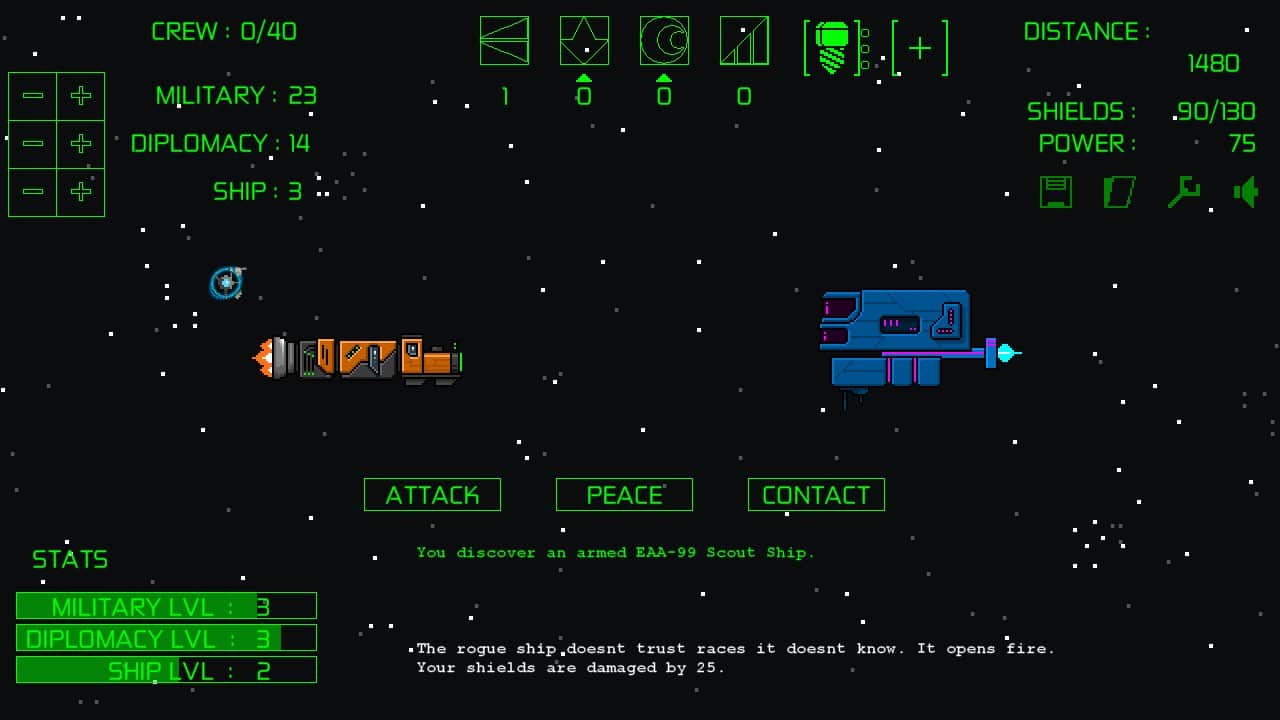Save the game via floppy disk icon

[1056, 191]
